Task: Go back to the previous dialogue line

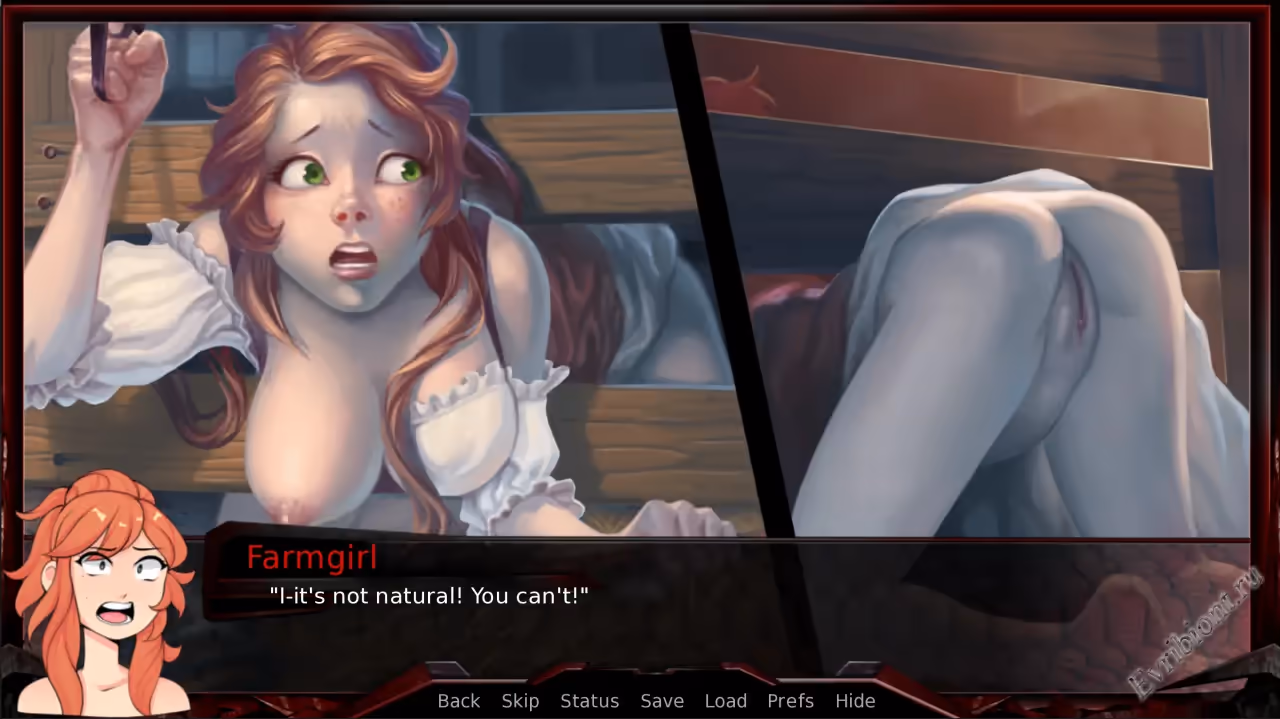Action: (x=459, y=701)
